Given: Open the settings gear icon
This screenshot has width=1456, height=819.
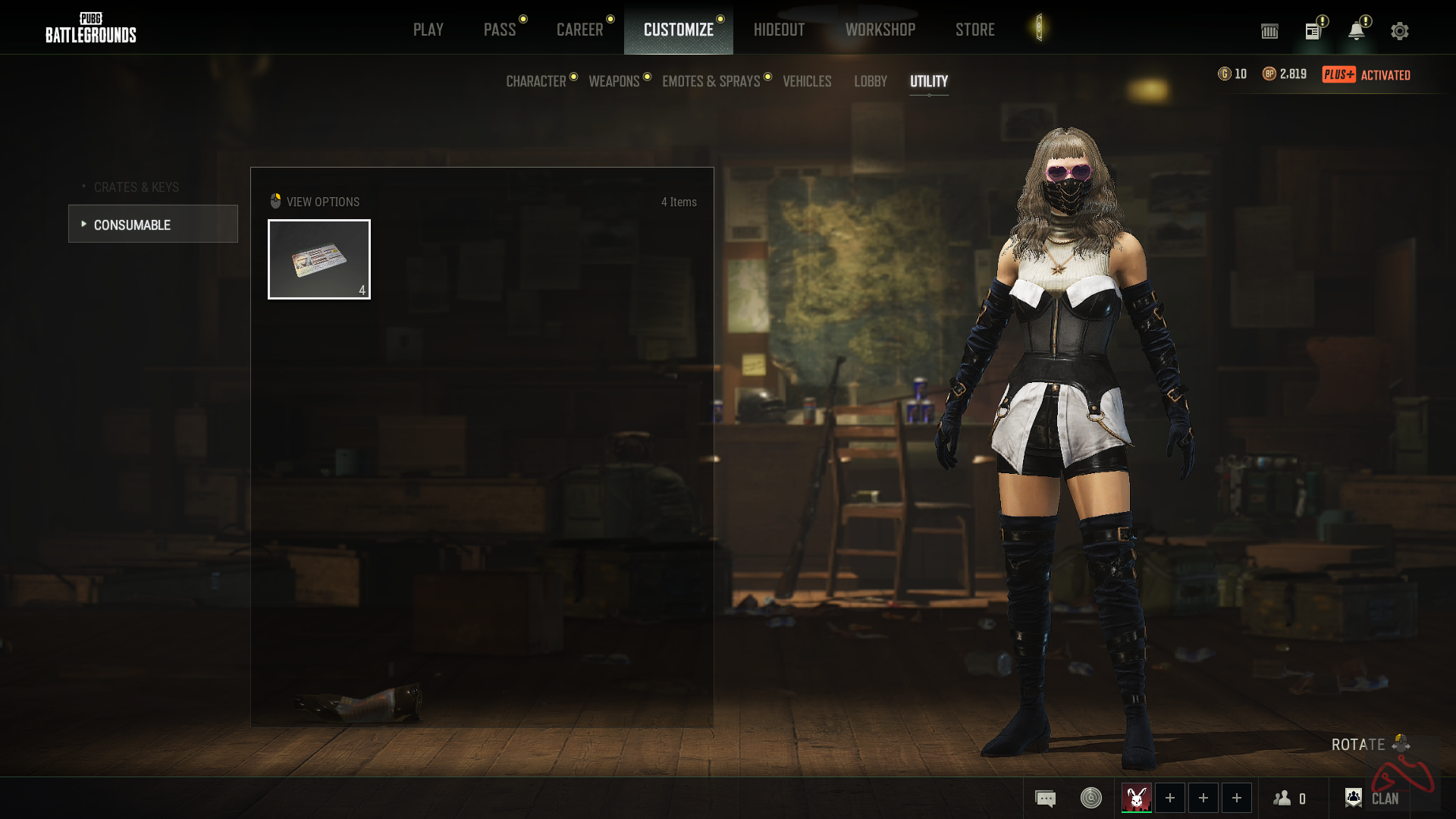Looking at the screenshot, I should coord(1399,31).
